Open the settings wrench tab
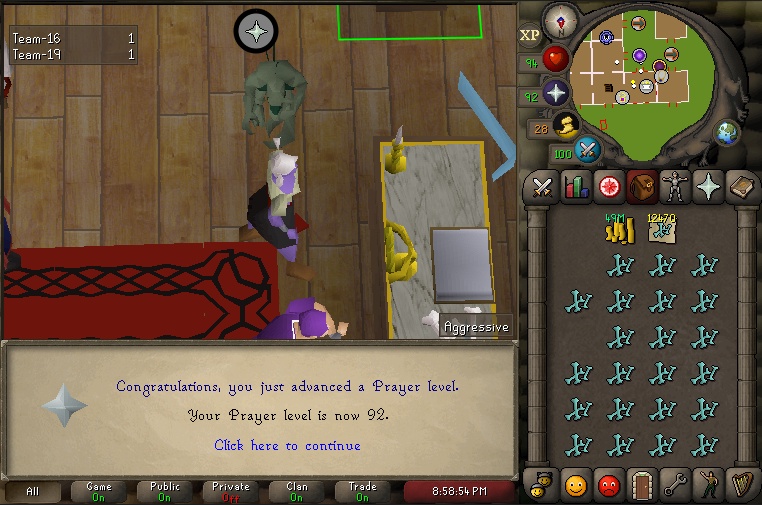Viewport: 762px width, 505px height. click(x=675, y=487)
